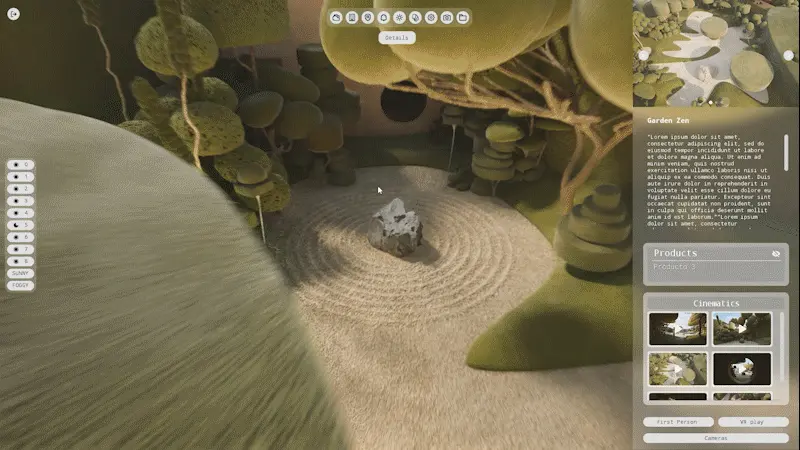Select the Producto 3 entry
The height and width of the screenshot is (450, 800).
coord(675,267)
